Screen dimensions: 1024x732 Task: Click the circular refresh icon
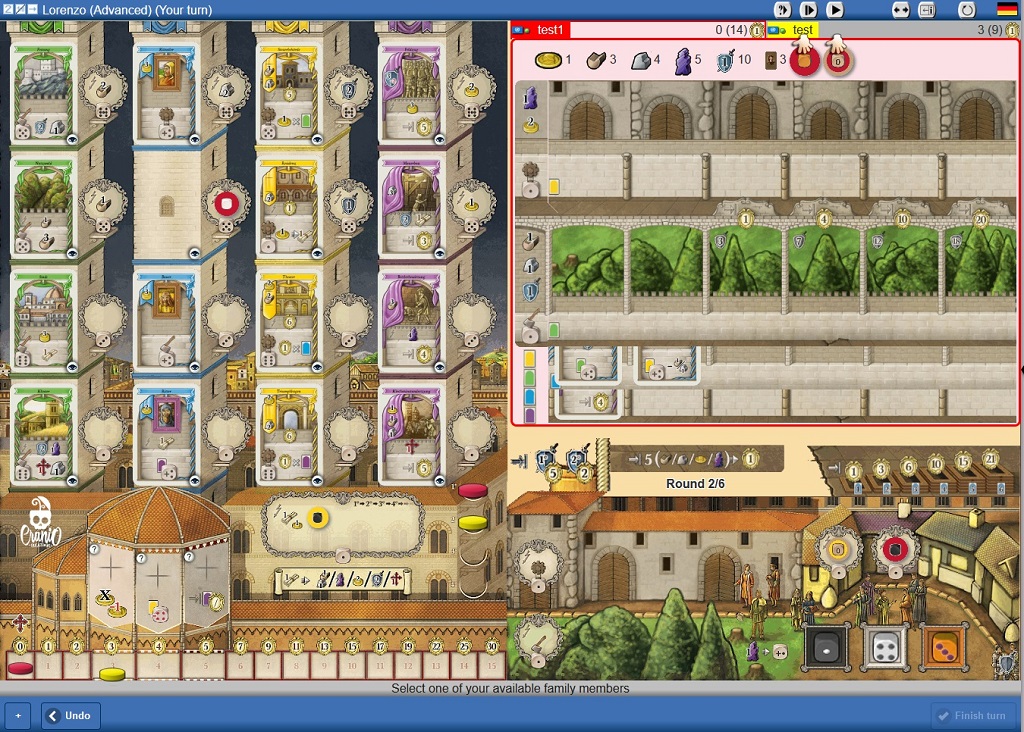point(966,9)
